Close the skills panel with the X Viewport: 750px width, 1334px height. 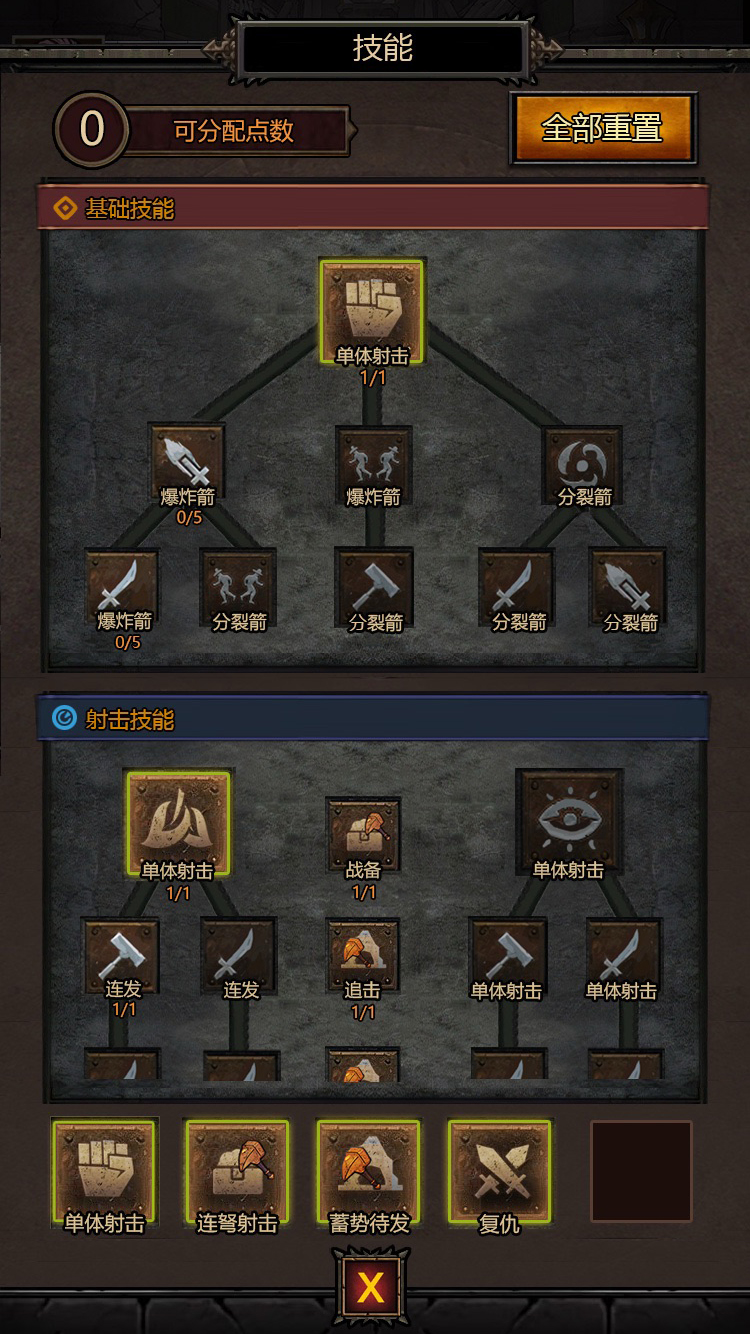tap(370, 1287)
